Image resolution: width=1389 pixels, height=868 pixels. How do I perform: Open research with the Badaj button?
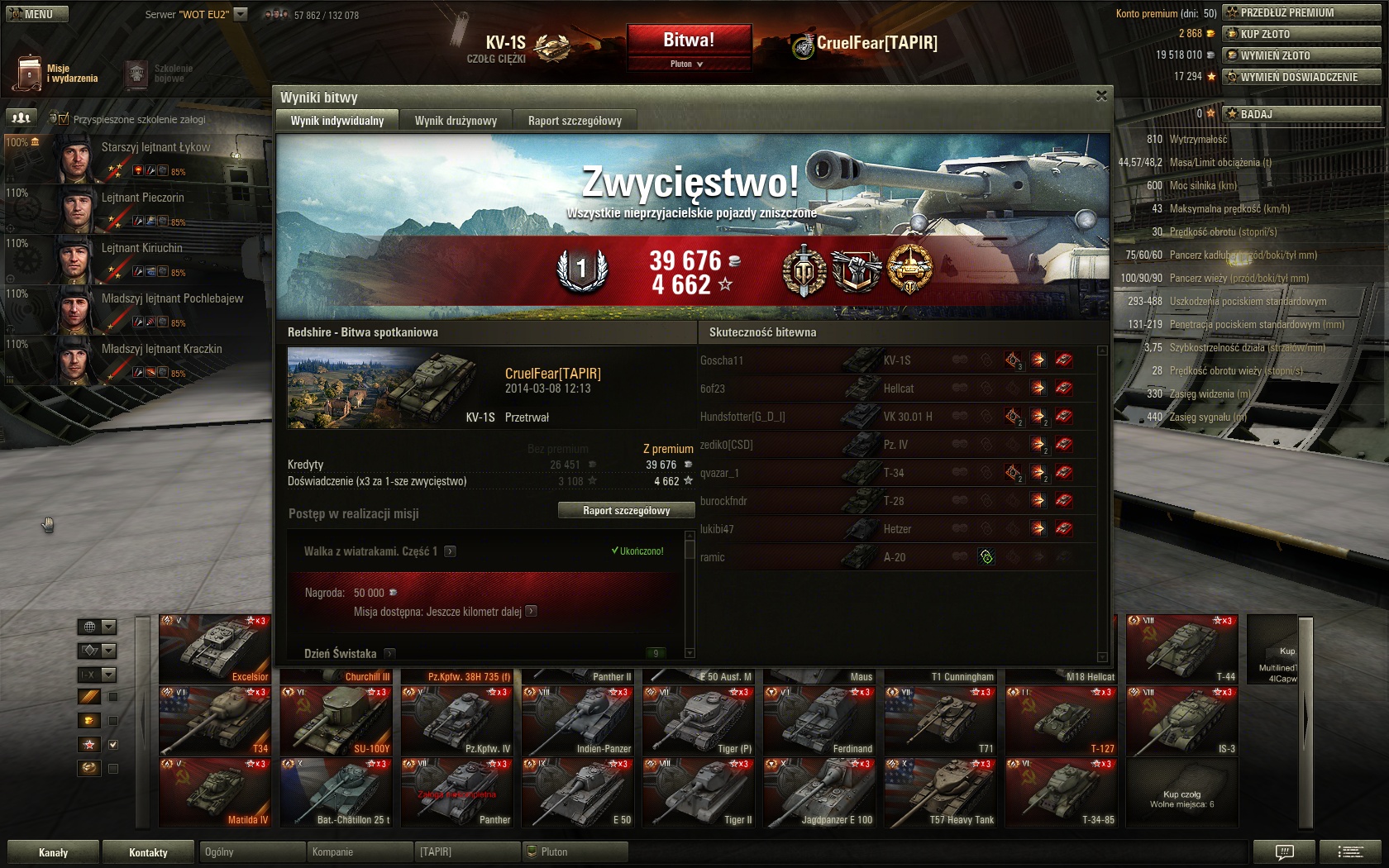[x=1301, y=114]
